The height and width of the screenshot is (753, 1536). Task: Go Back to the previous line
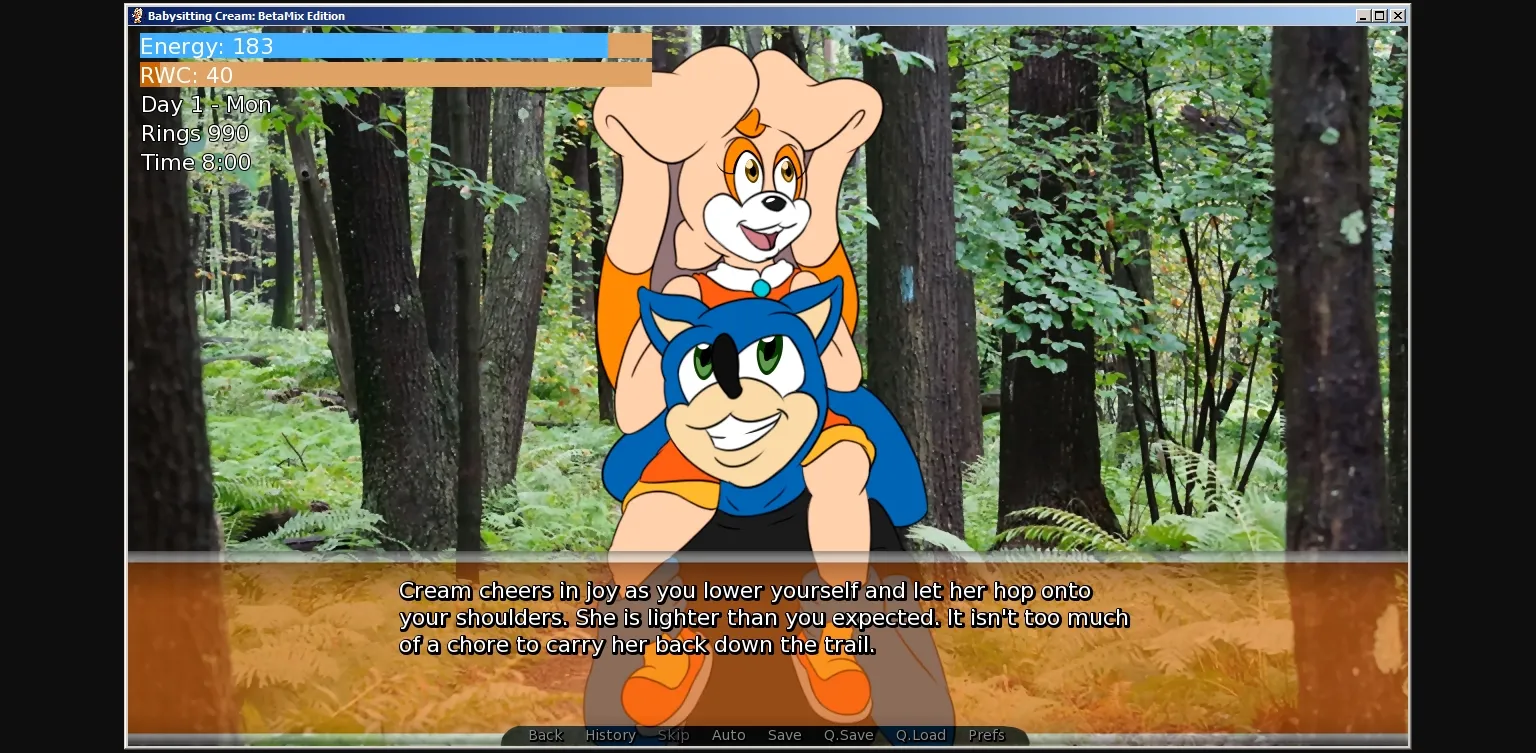pyautogui.click(x=545, y=735)
